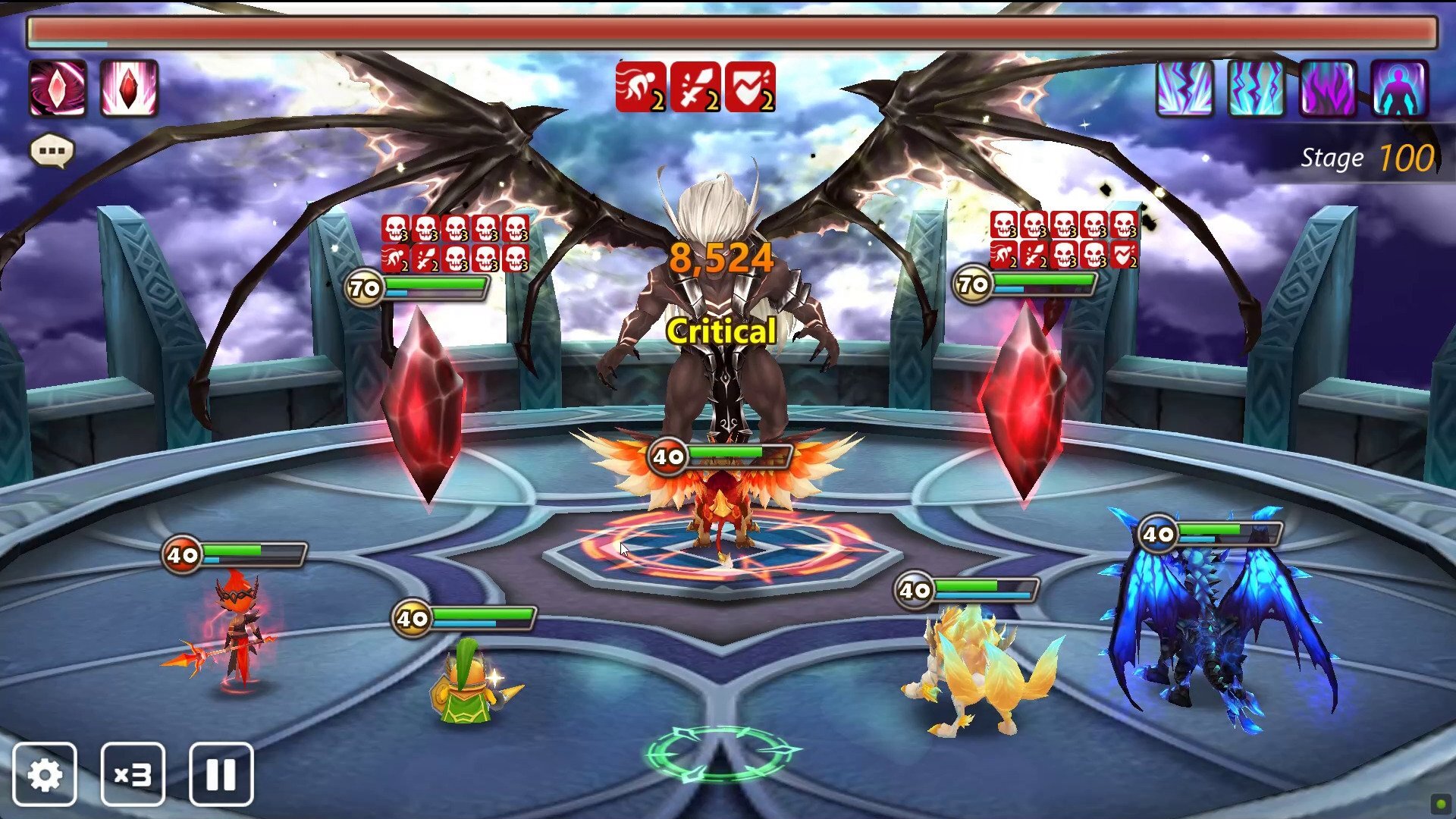This screenshot has width=1456, height=819.
Task: Toggle the chat bubble panel
Action: pyautogui.click(x=50, y=150)
